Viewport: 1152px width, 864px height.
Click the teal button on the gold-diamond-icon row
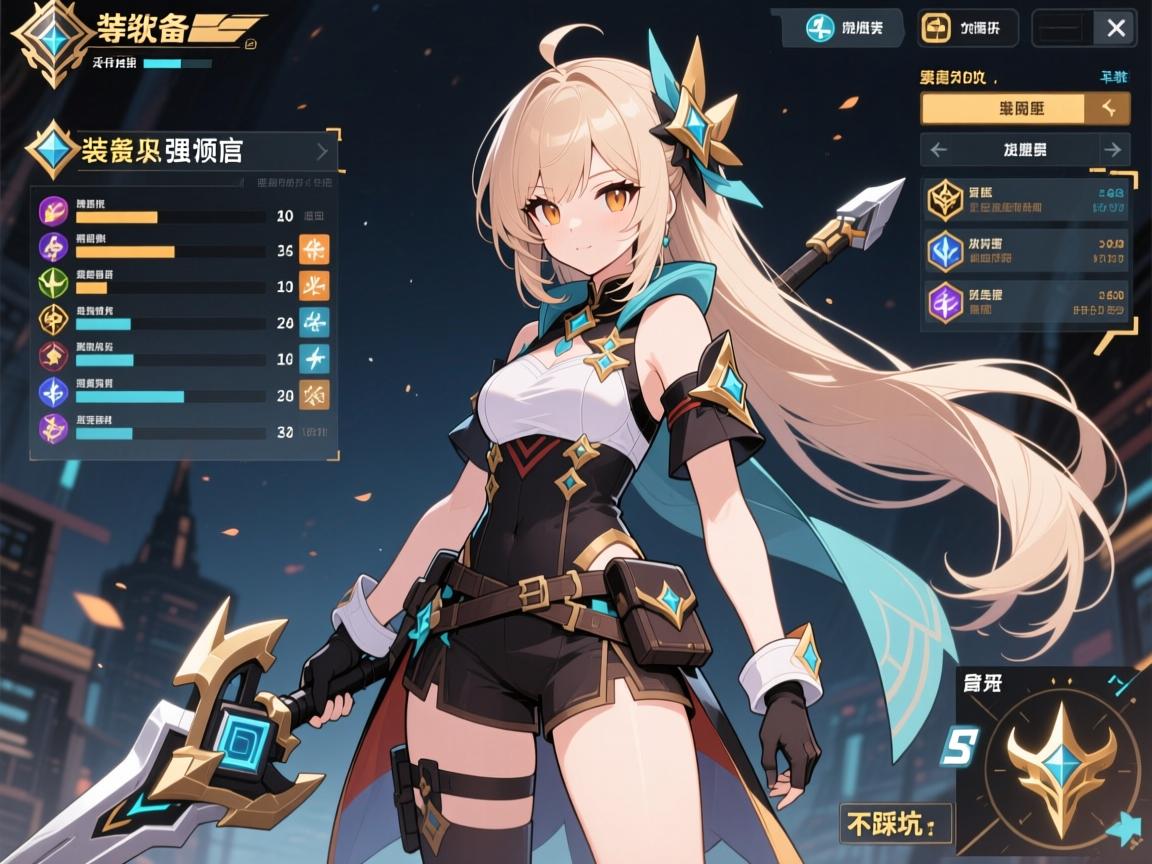click(314, 322)
